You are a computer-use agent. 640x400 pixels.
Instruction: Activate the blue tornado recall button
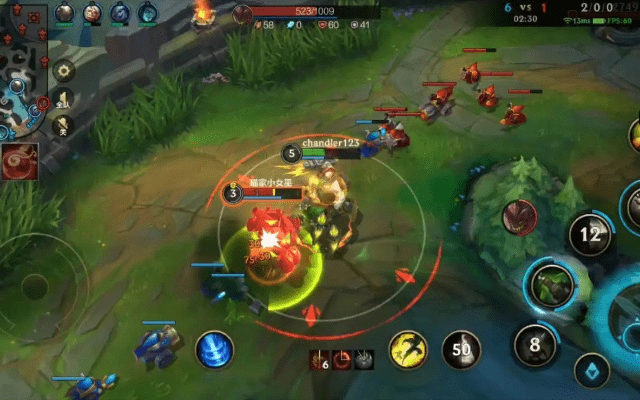pyautogui.click(x=214, y=349)
